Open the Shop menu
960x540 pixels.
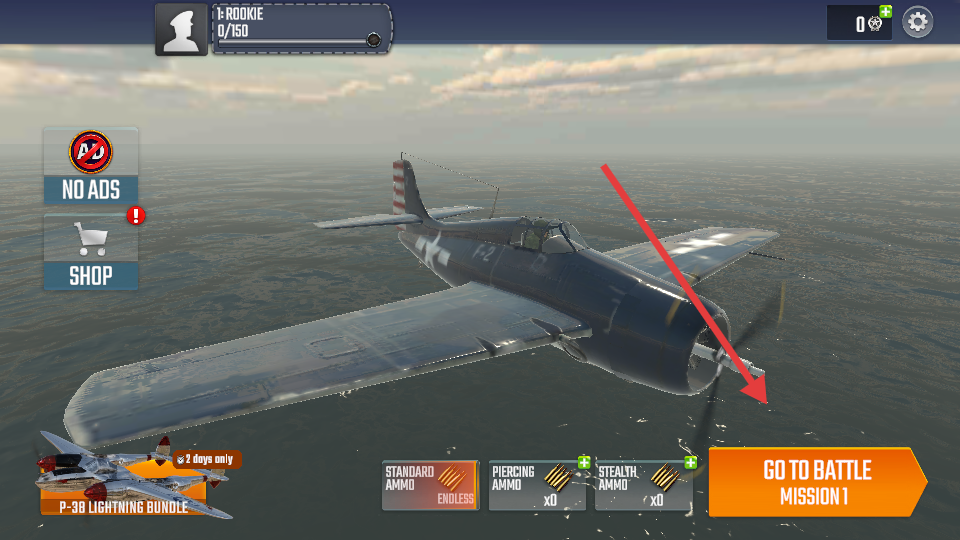click(x=91, y=252)
